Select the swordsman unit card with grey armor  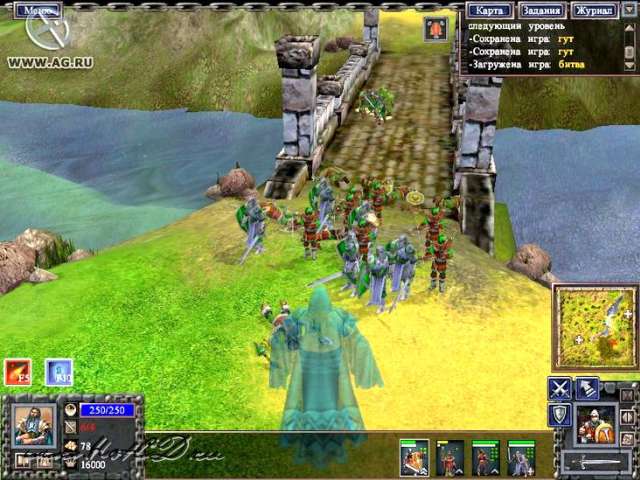pyautogui.click(x=521, y=457)
